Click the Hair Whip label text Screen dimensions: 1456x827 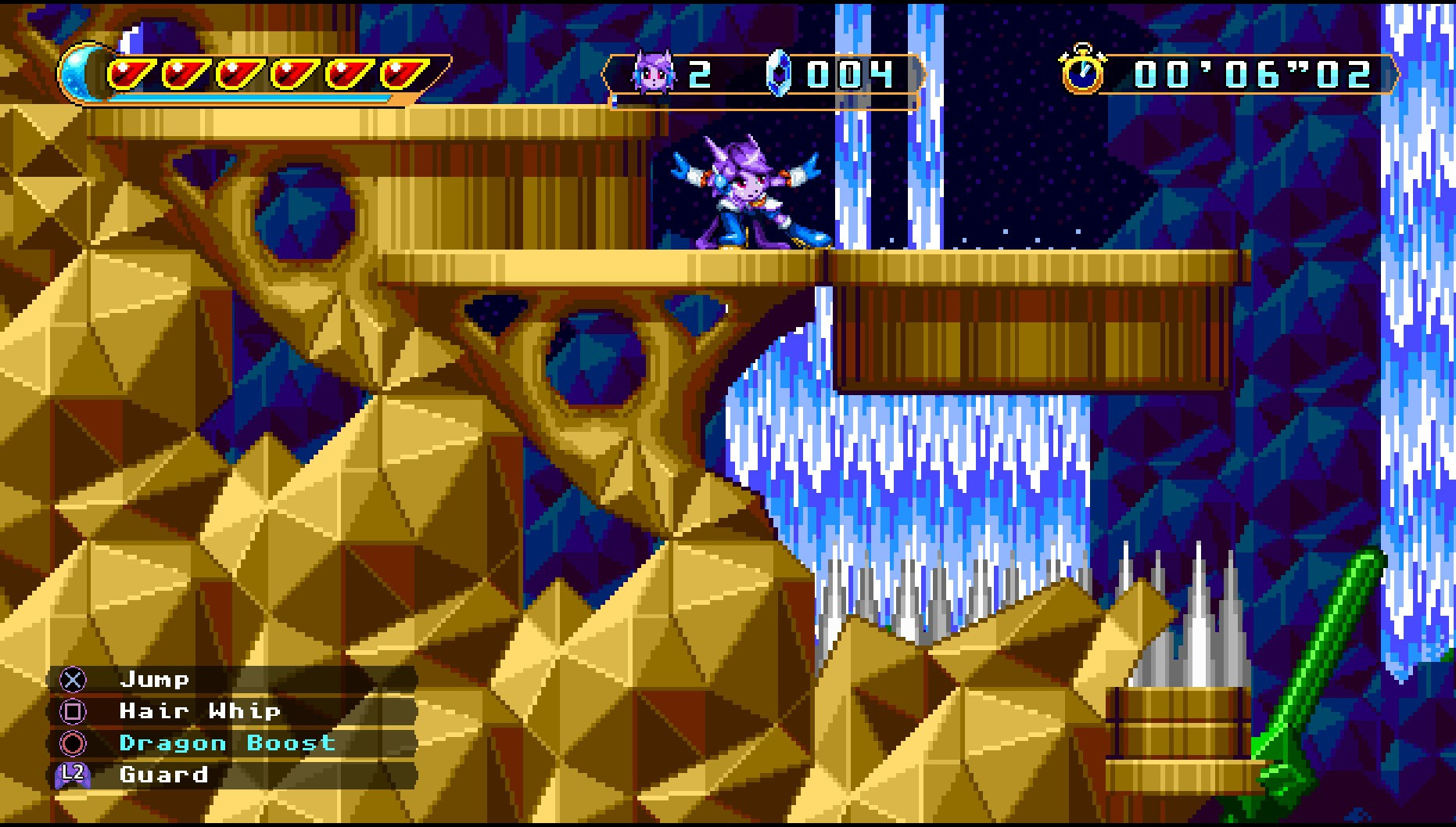tap(199, 712)
